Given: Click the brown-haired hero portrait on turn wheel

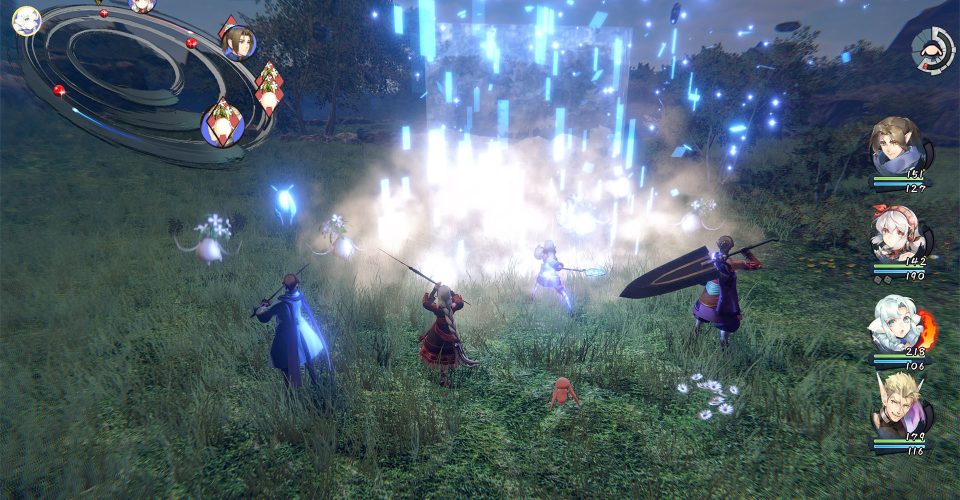Looking at the screenshot, I should (x=239, y=42).
